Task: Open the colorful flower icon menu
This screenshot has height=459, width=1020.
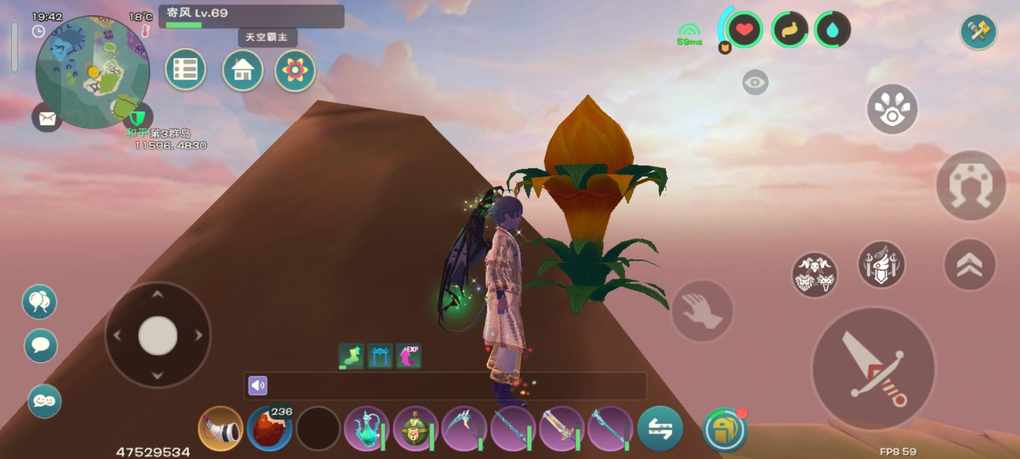Action: tap(295, 70)
